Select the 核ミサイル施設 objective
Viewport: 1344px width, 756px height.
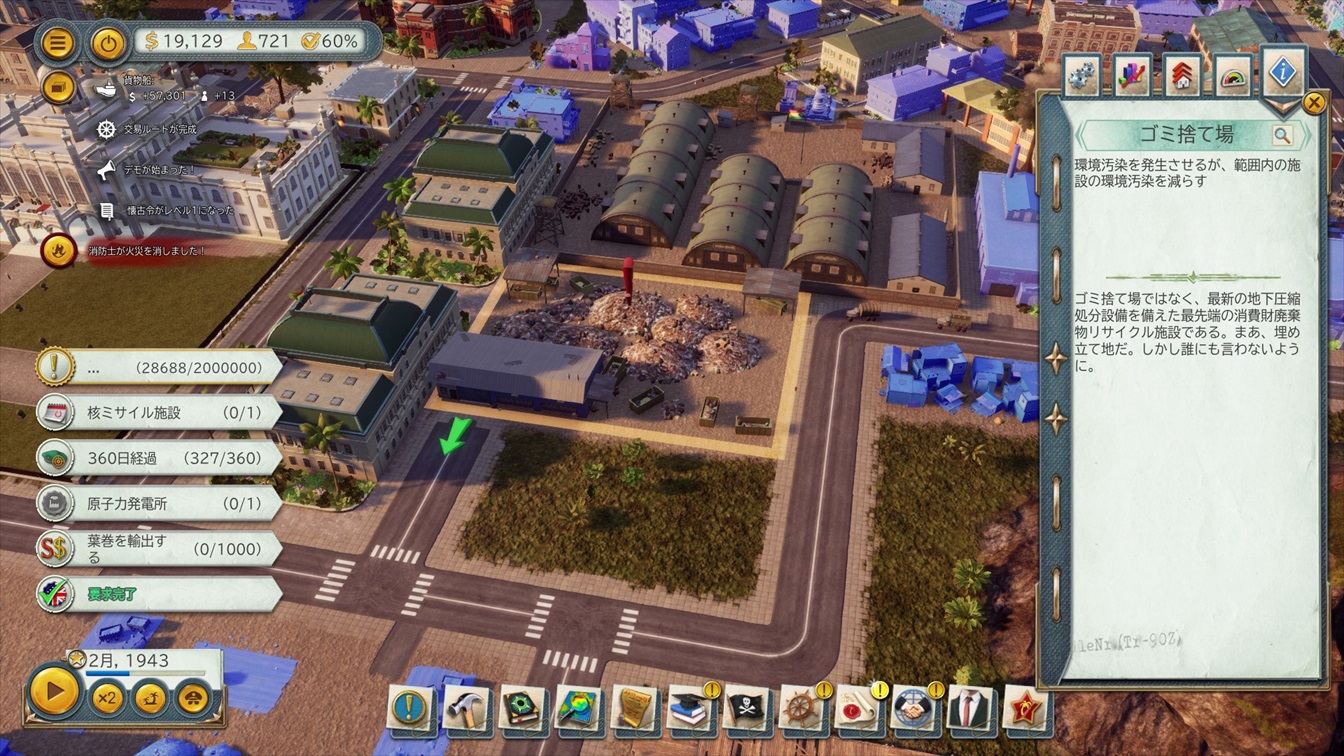(x=160, y=412)
